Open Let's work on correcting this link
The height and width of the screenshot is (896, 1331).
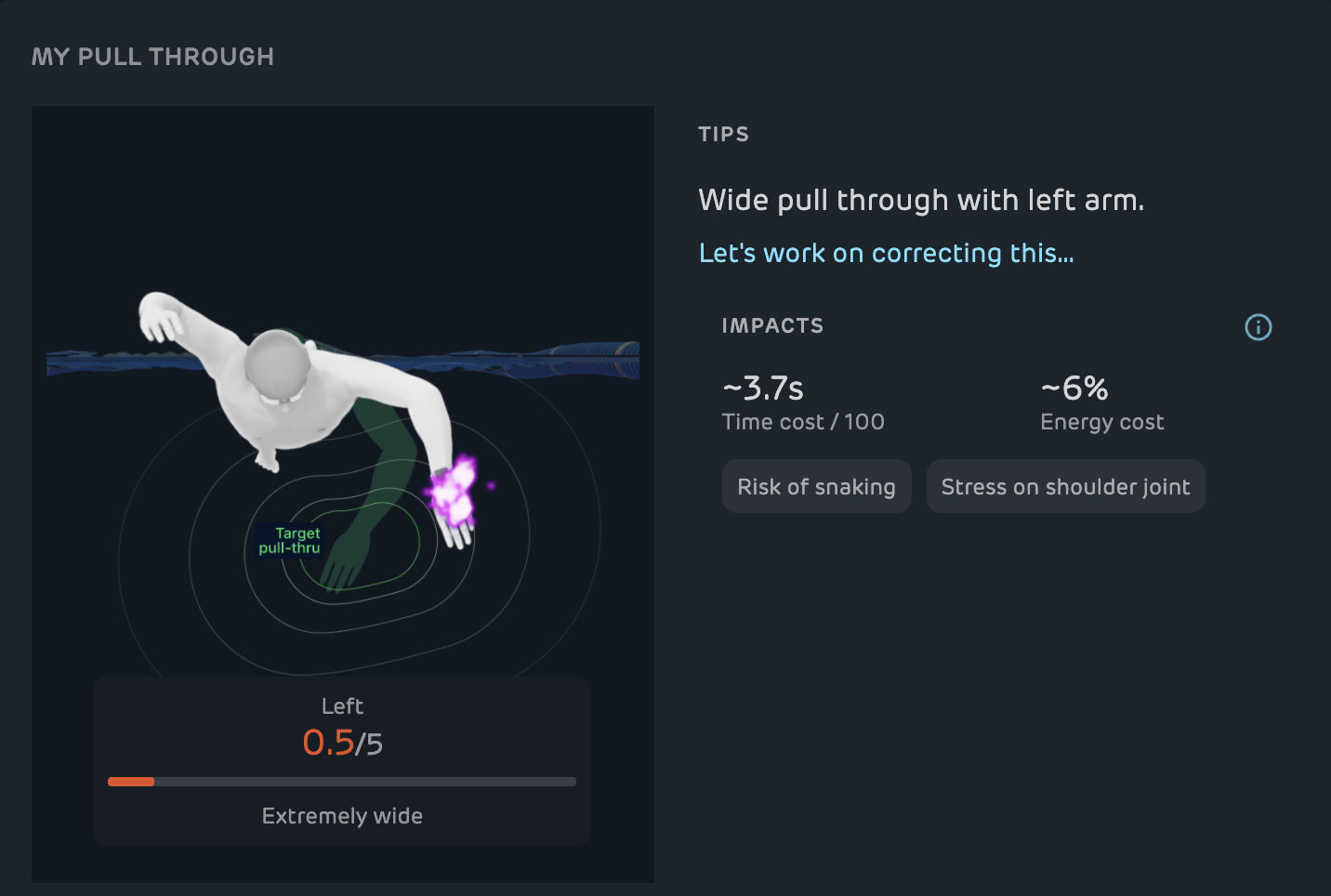click(886, 253)
